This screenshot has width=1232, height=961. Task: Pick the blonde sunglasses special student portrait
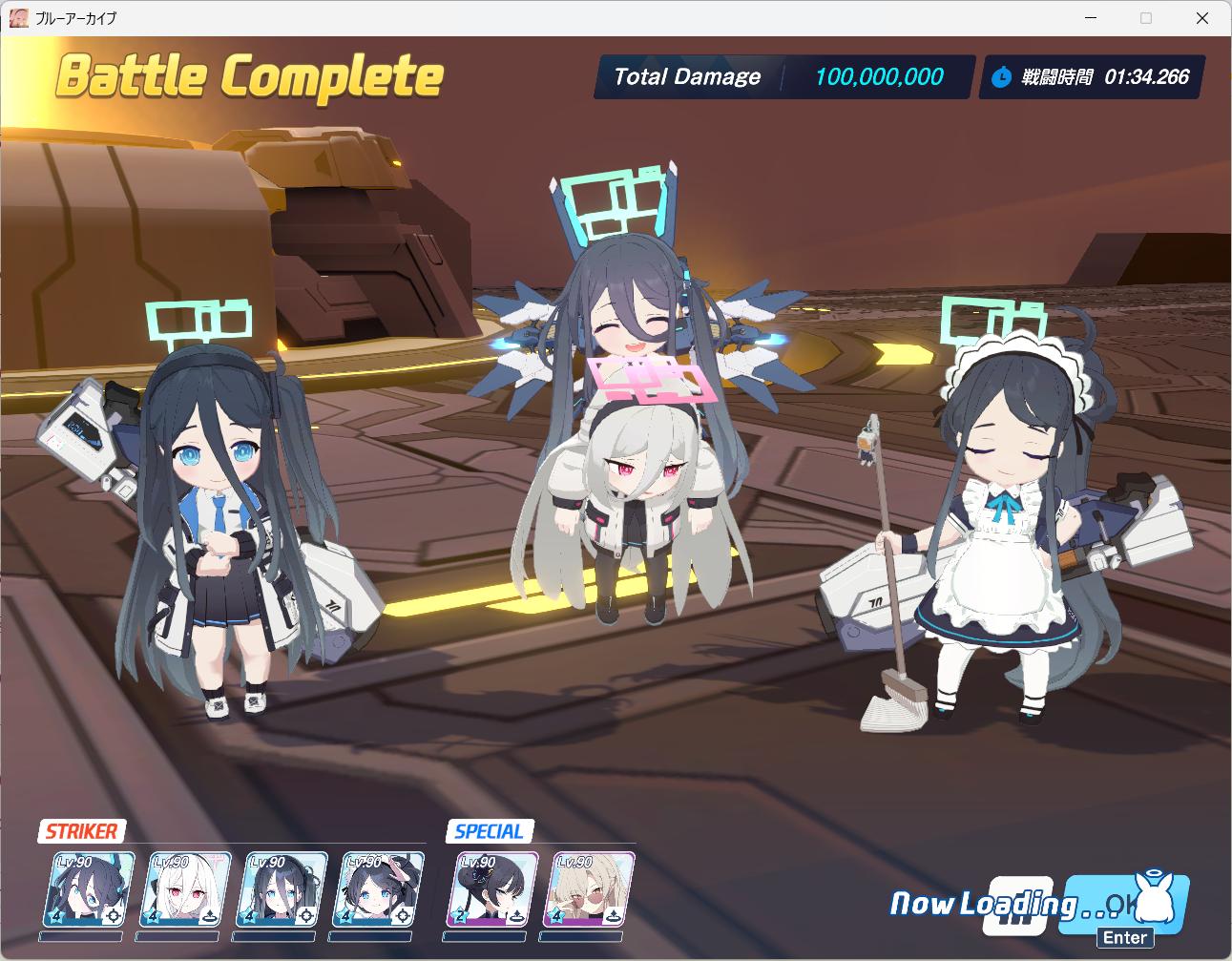(x=591, y=889)
